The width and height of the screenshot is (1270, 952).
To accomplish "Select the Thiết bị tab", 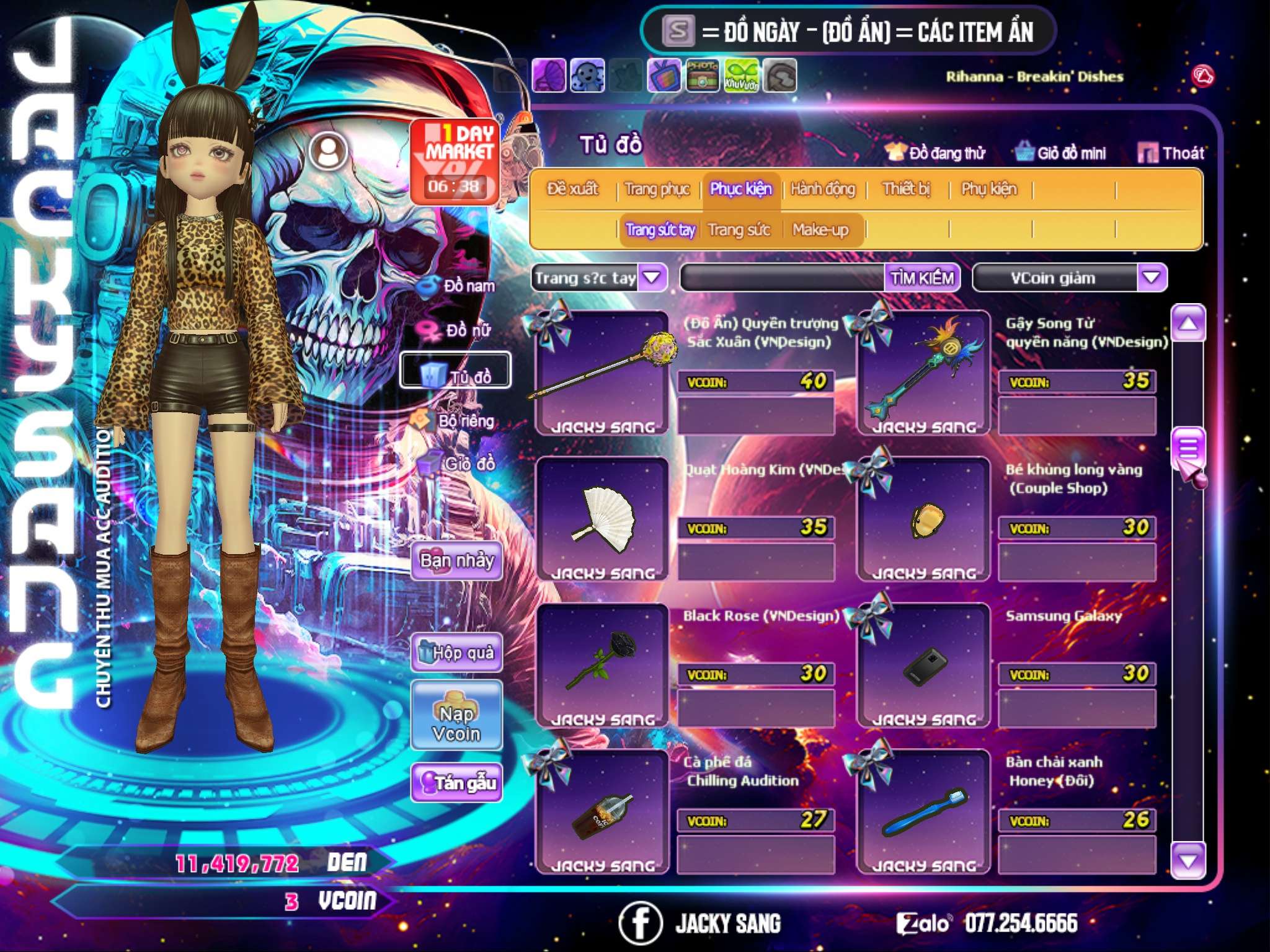I will (x=906, y=189).
